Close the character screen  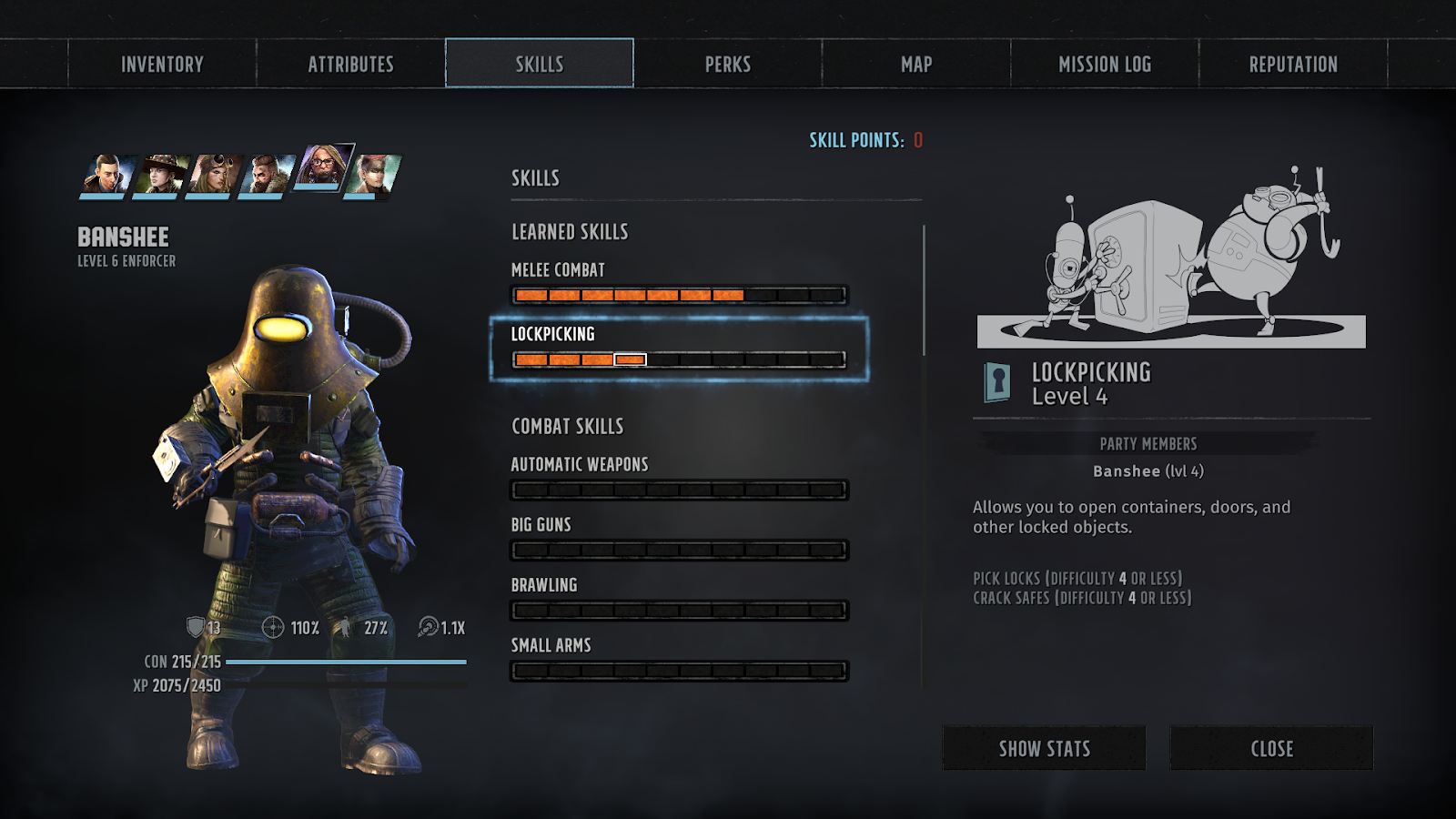click(x=1271, y=748)
